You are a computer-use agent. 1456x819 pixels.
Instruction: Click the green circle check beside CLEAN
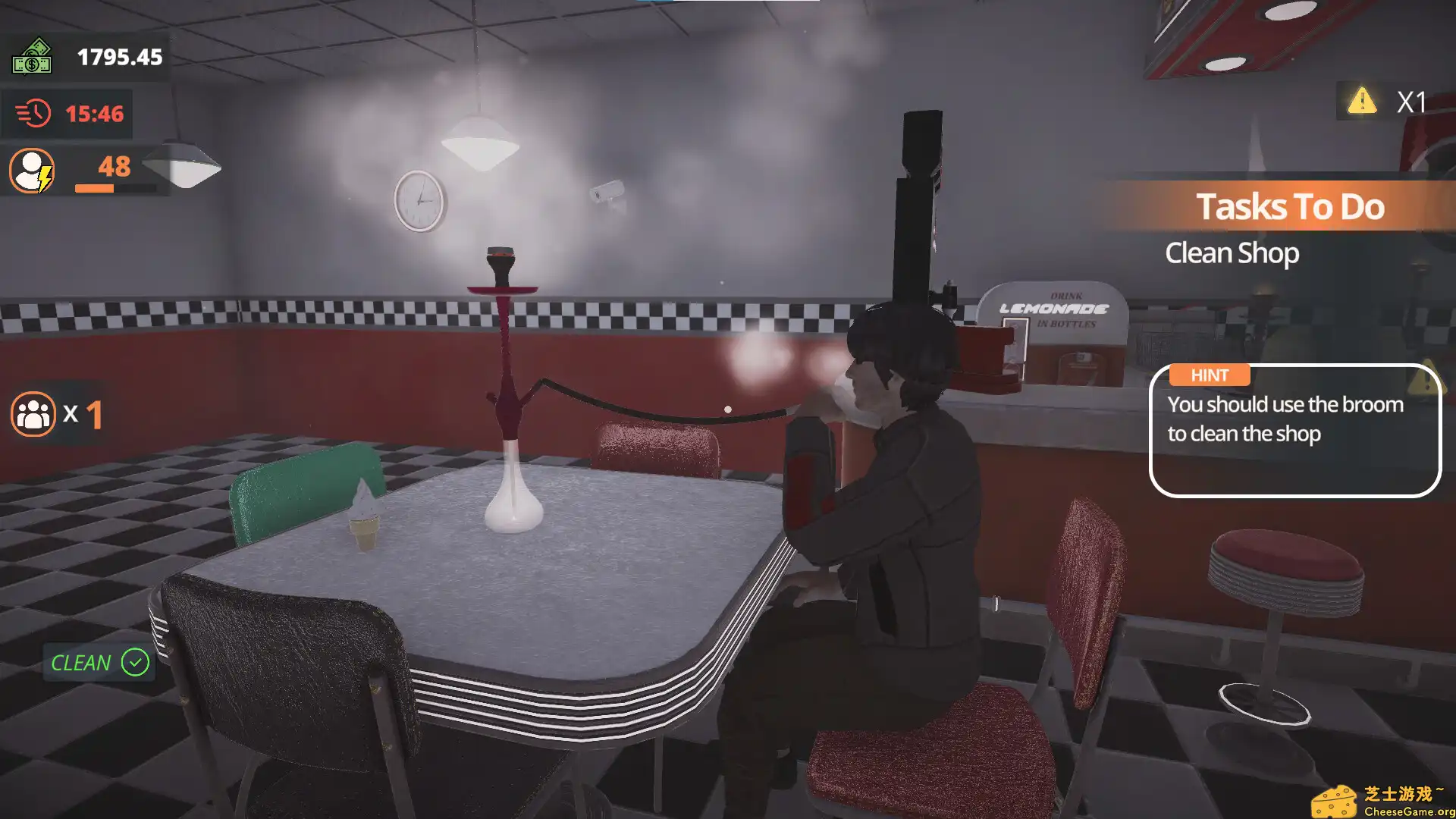[134, 663]
